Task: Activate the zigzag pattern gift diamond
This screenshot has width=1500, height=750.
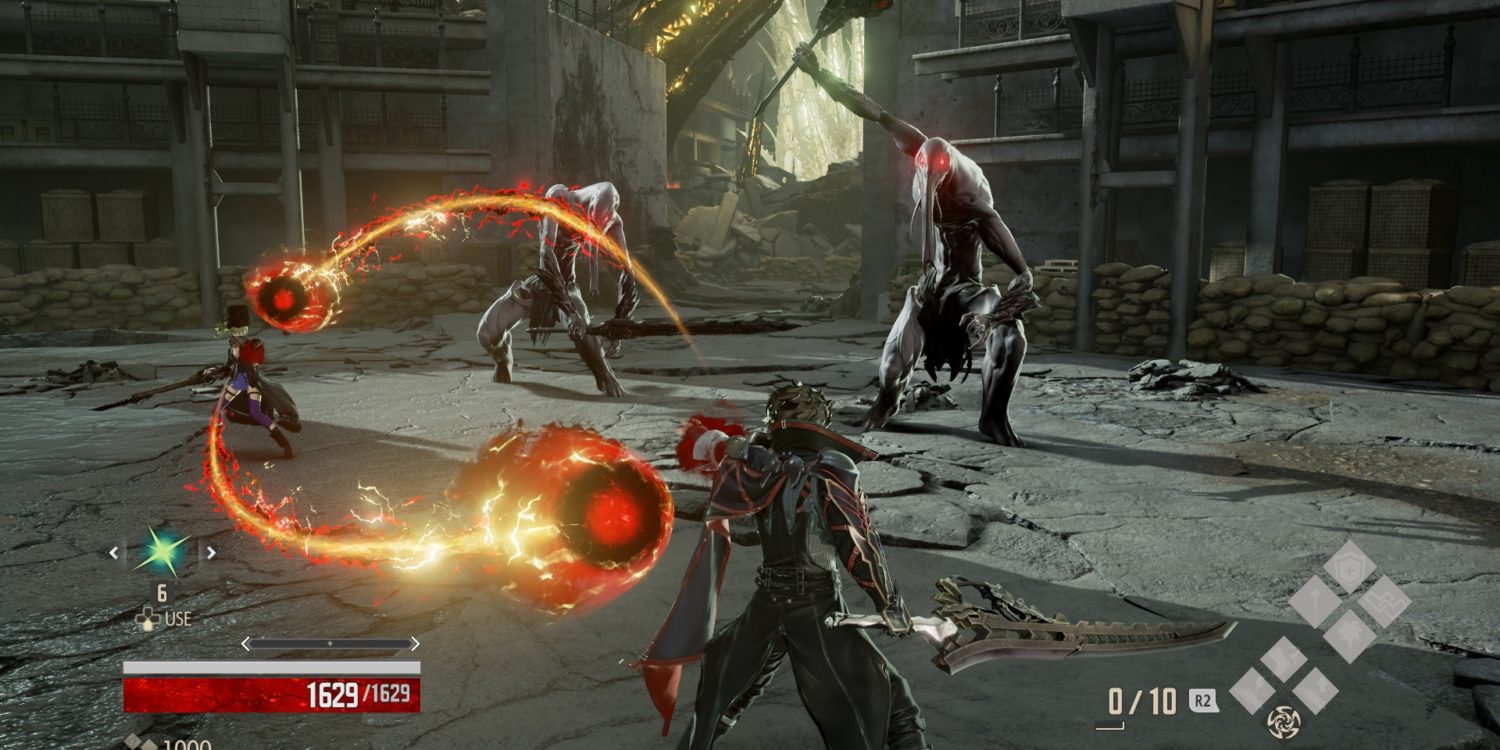Action: point(1384,602)
